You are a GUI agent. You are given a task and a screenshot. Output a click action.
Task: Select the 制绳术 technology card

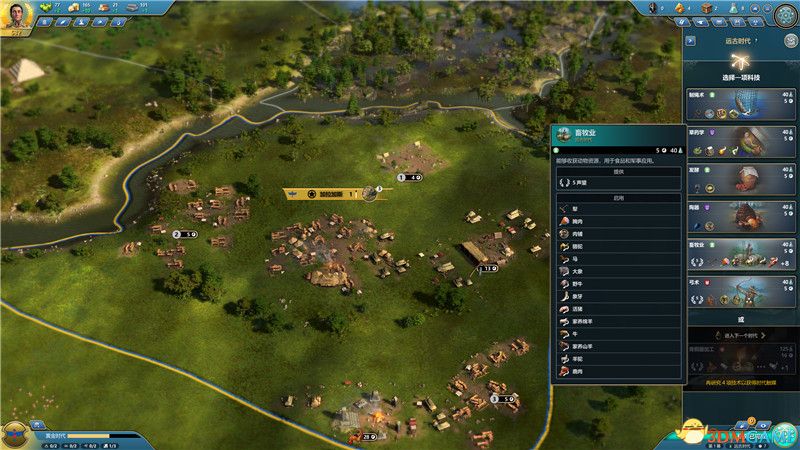click(741, 104)
